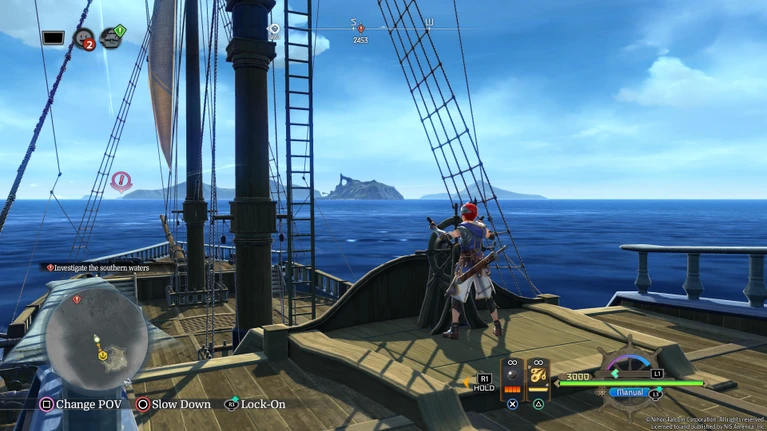Screen dimensions: 767x431
Task: Toggle the Manual sailing mode label
Action: (630, 393)
